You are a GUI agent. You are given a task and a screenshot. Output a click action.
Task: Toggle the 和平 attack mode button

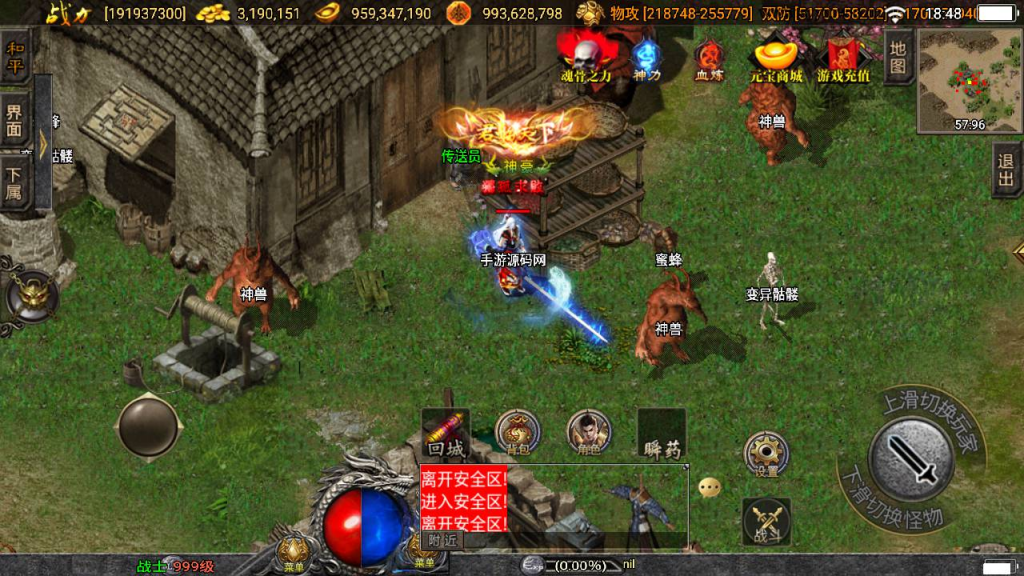[14, 58]
